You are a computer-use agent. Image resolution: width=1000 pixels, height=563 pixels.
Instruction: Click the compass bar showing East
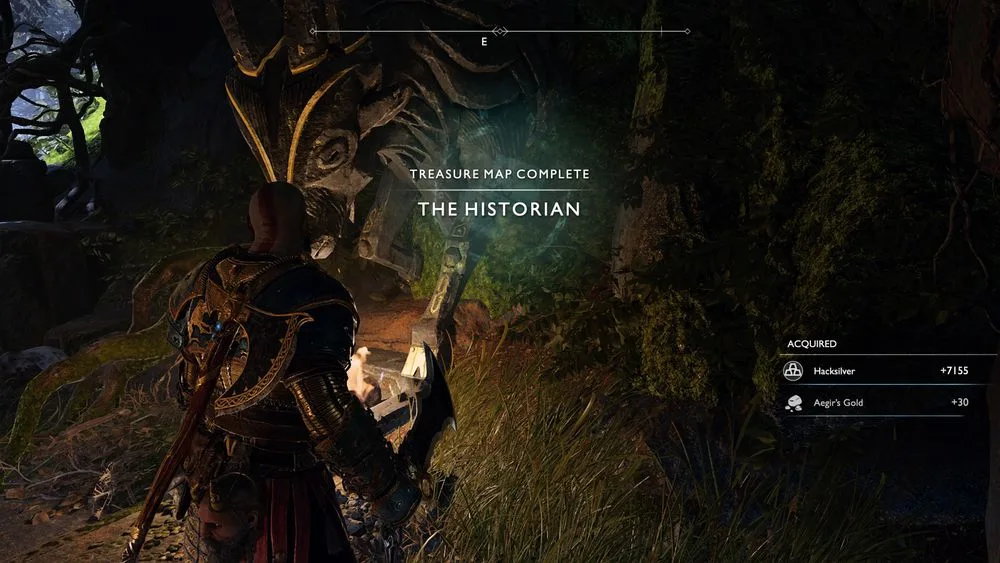499,34
